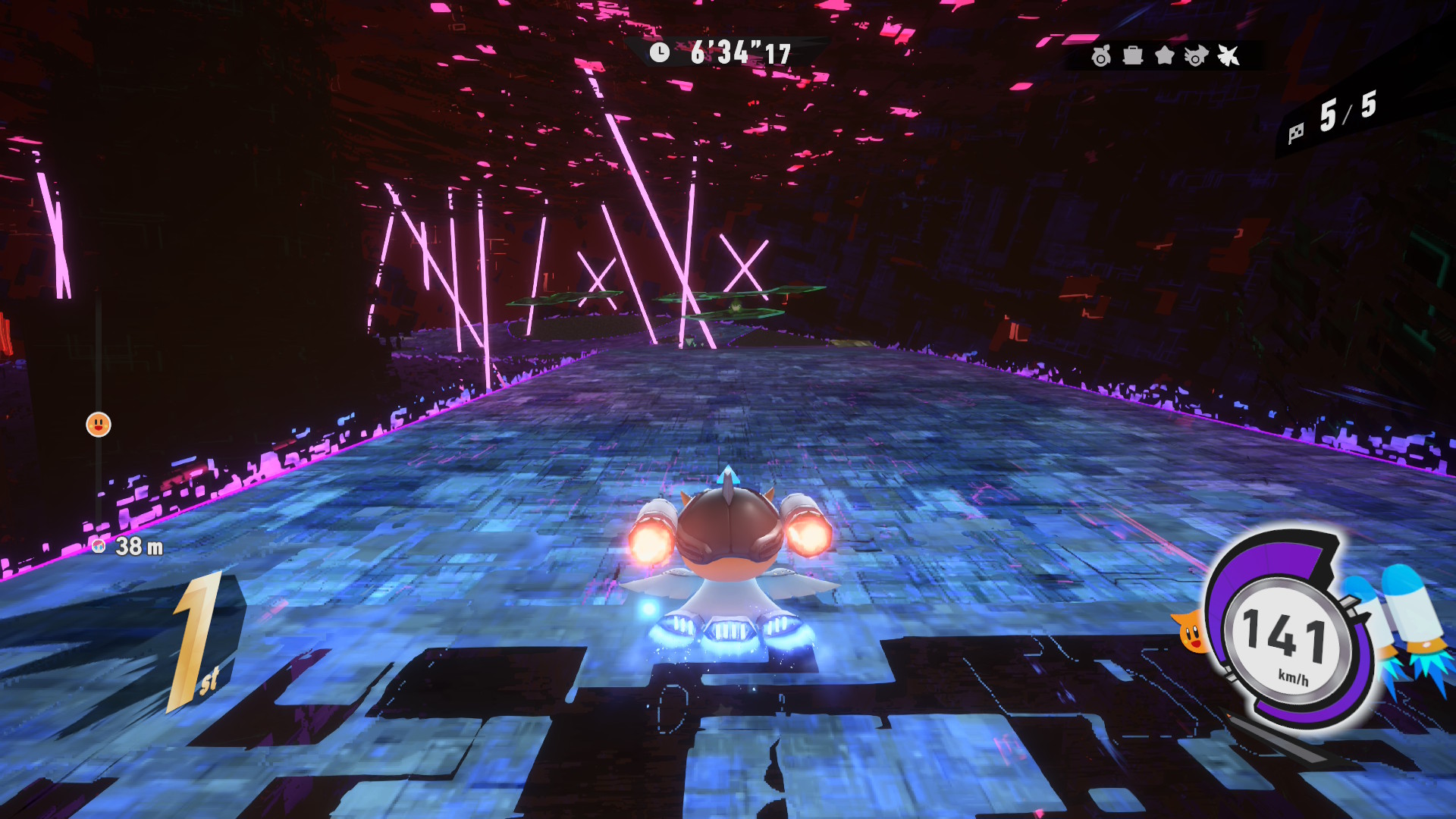This screenshot has width=1456, height=819.
Task: Choose the star-shaped machine icon
Action: coord(1164,55)
